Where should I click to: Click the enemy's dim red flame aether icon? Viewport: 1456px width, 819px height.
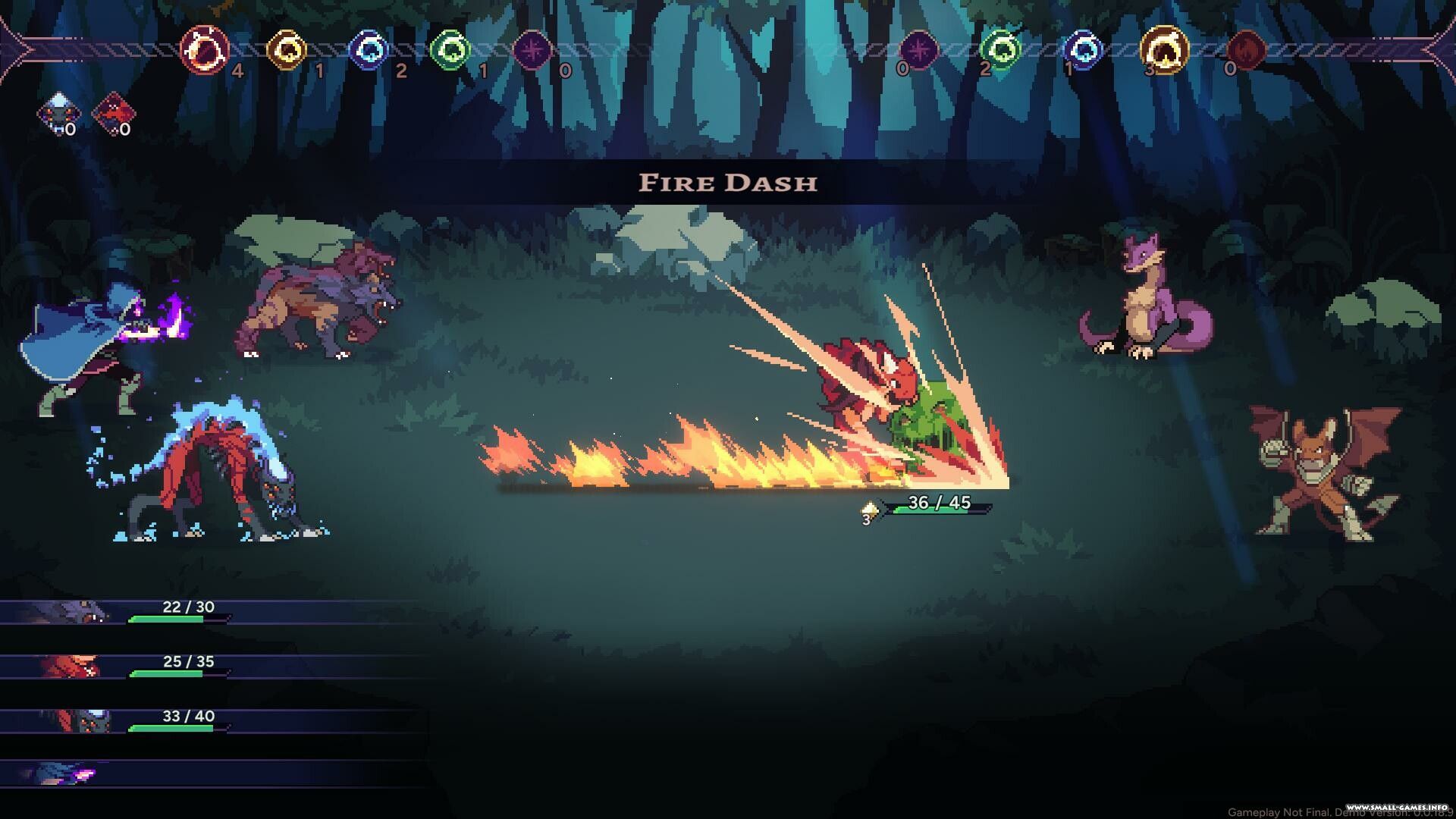(1246, 51)
